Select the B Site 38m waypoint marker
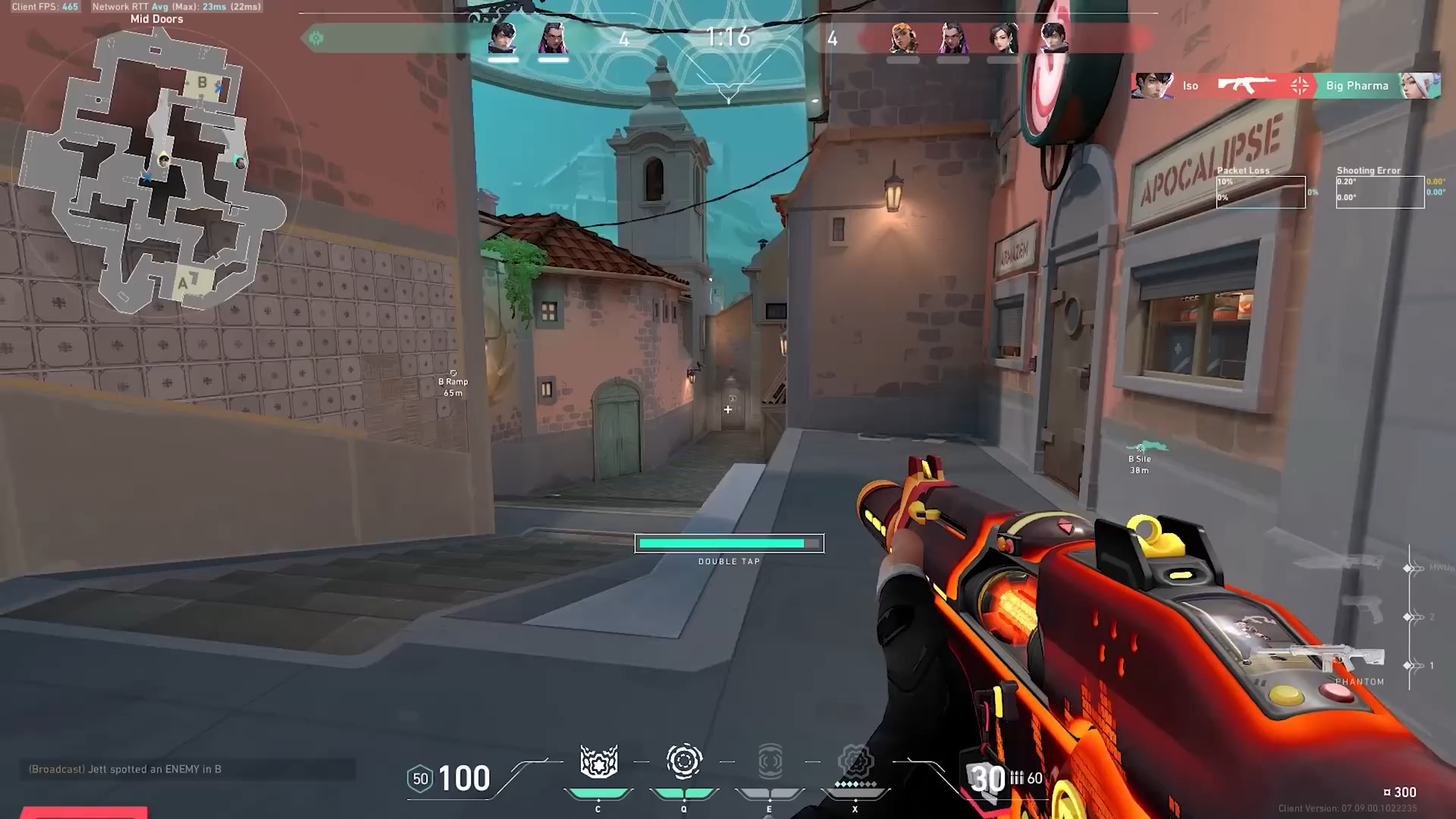This screenshot has width=1456, height=819. coord(1140,456)
